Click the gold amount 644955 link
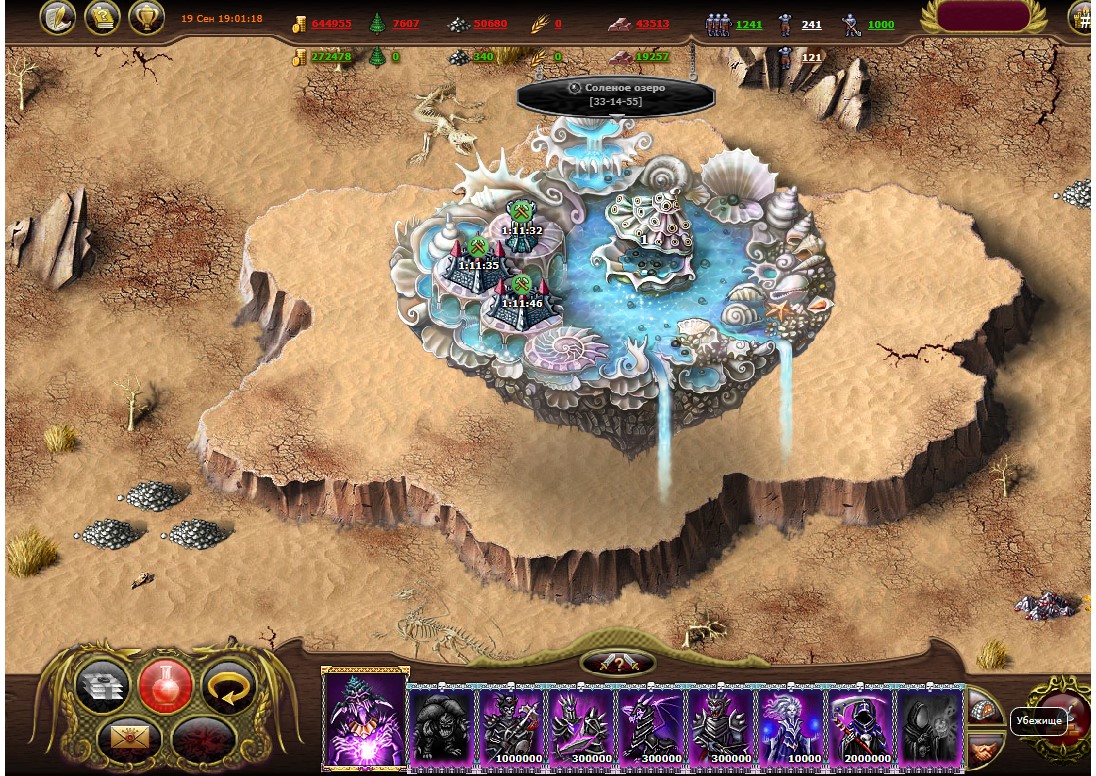 click(330, 24)
